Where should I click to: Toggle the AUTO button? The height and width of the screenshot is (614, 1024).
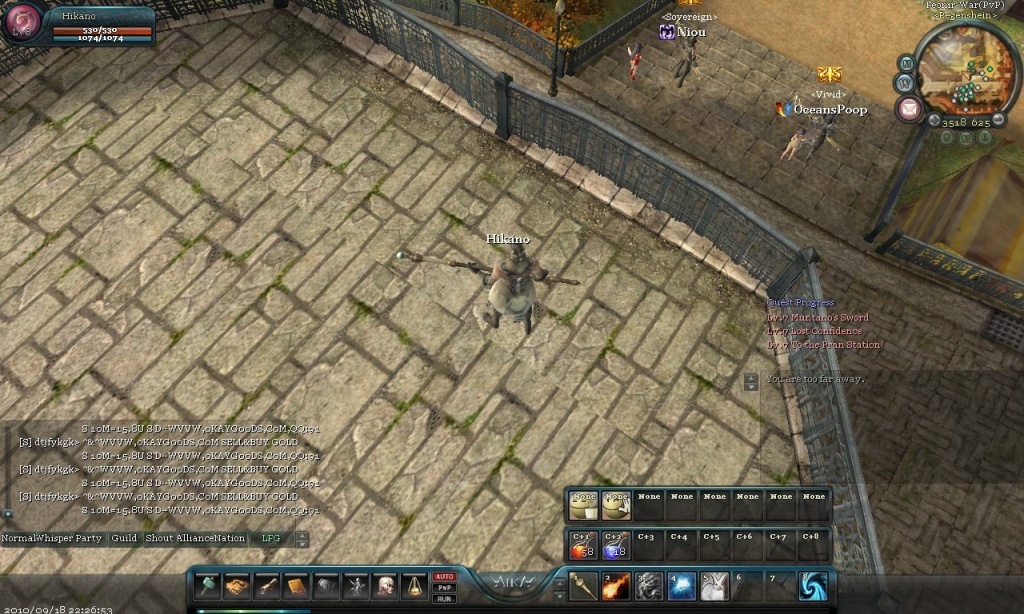(443, 577)
